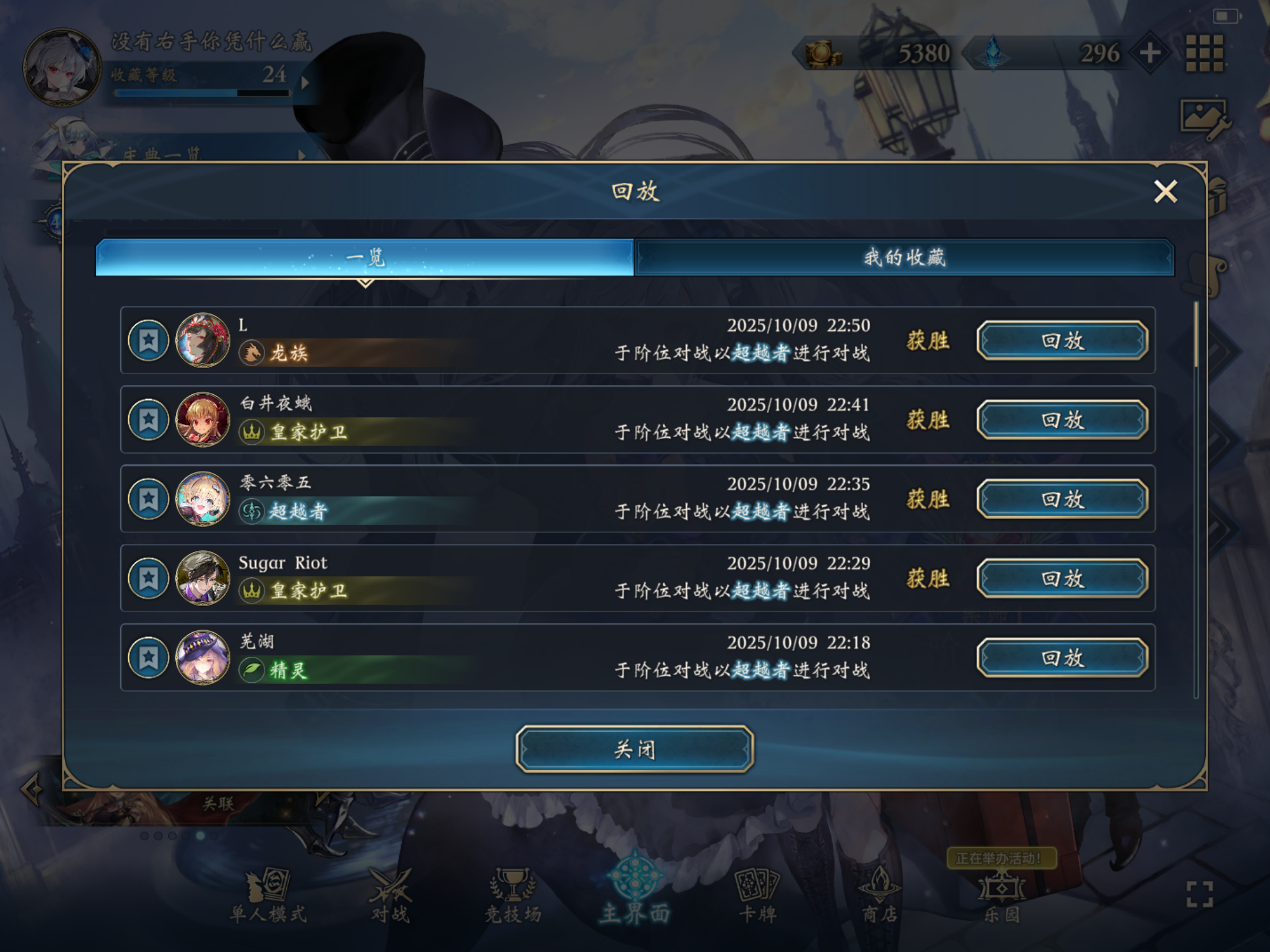Expand the 收藏等级 details arrow

pos(303,84)
